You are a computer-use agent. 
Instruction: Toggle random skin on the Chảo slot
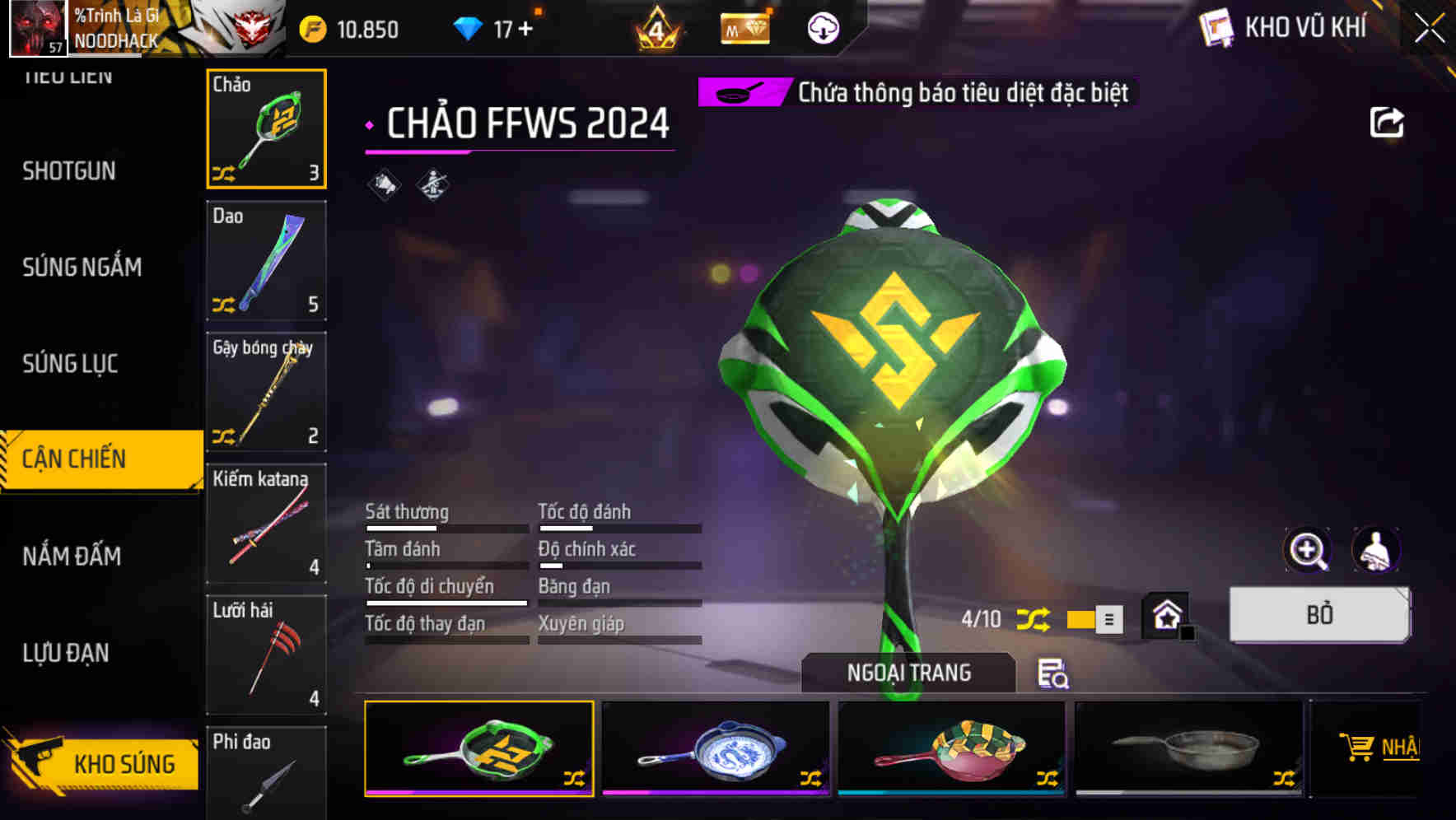[222, 173]
